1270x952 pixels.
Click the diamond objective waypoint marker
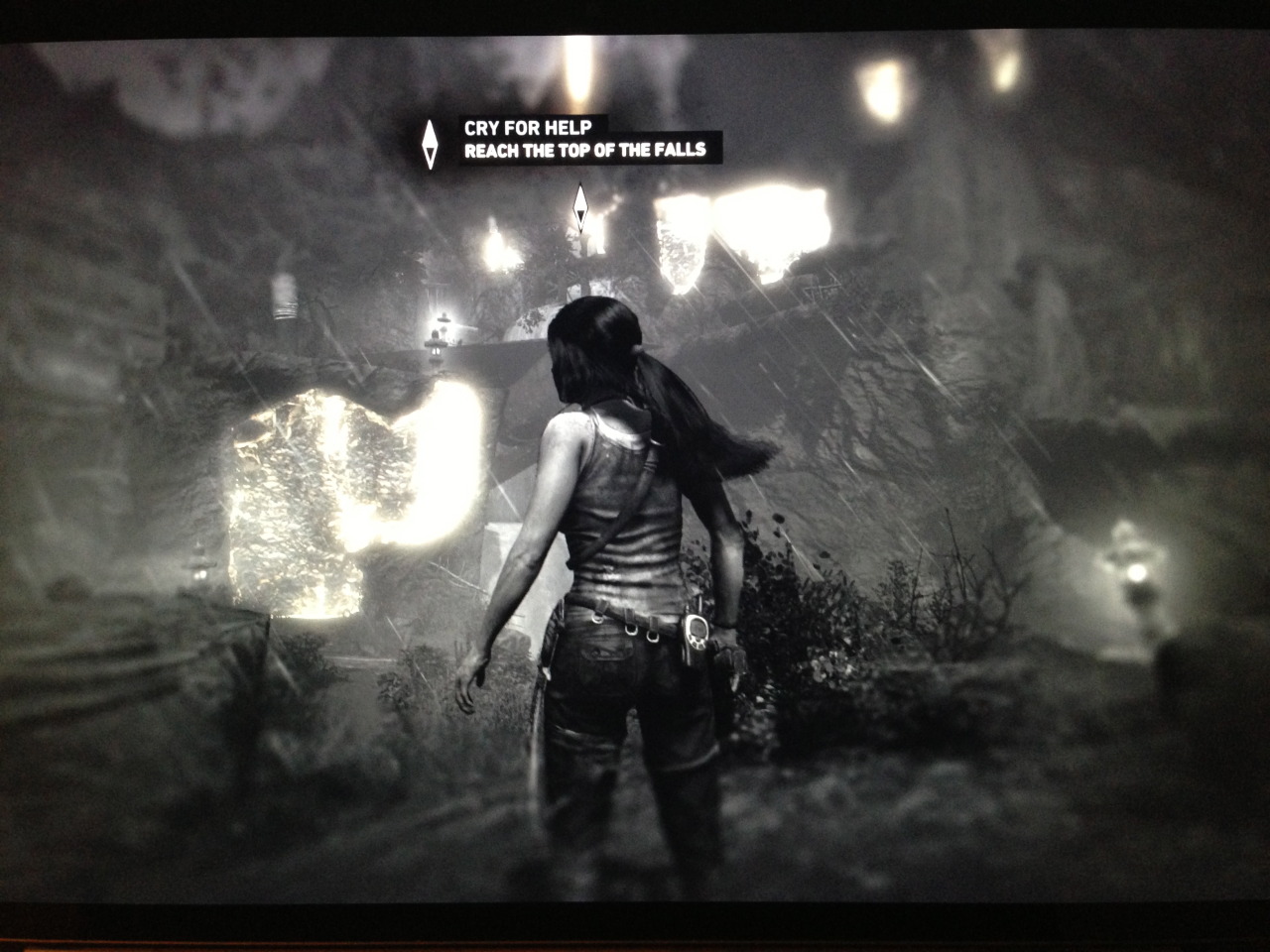click(581, 208)
